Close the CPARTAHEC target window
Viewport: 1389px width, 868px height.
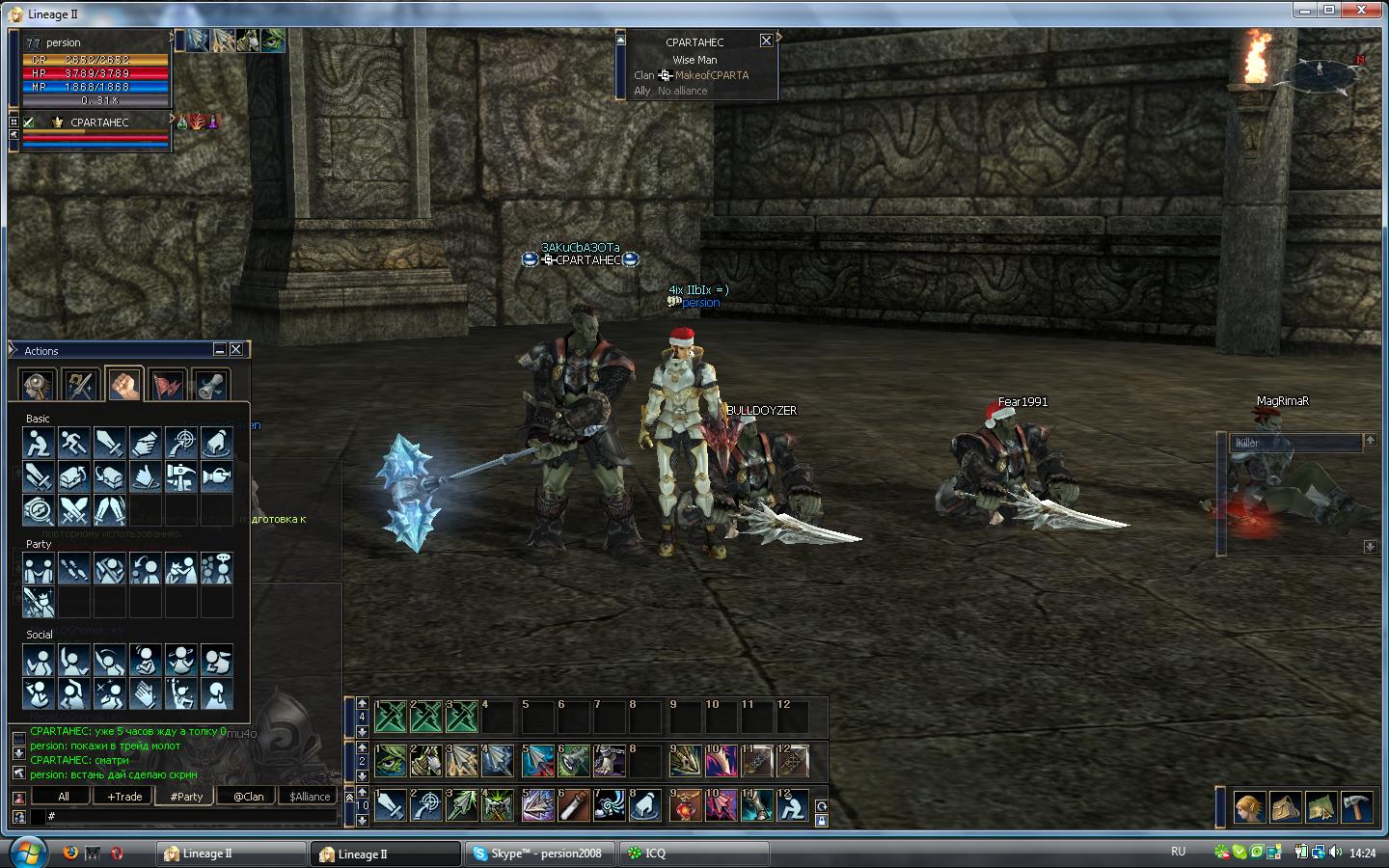coord(766,41)
